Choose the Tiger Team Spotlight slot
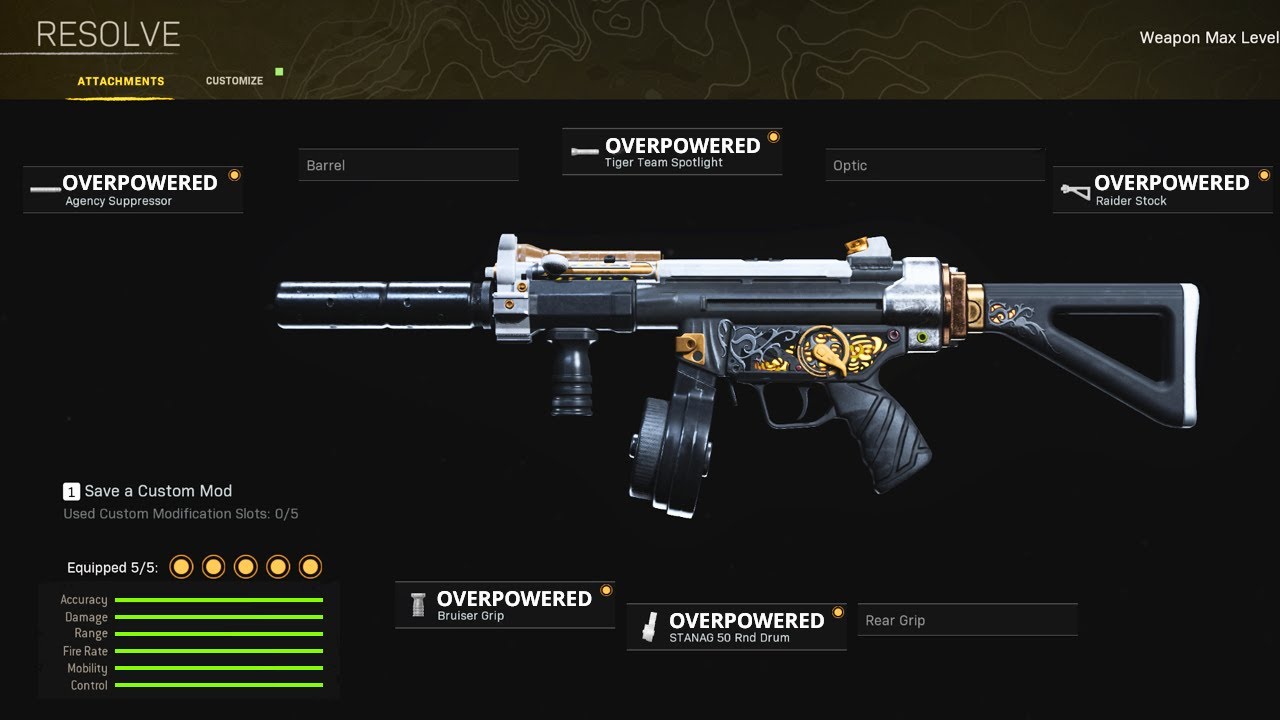The width and height of the screenshot is (1280, 720). tap(672, 152)
